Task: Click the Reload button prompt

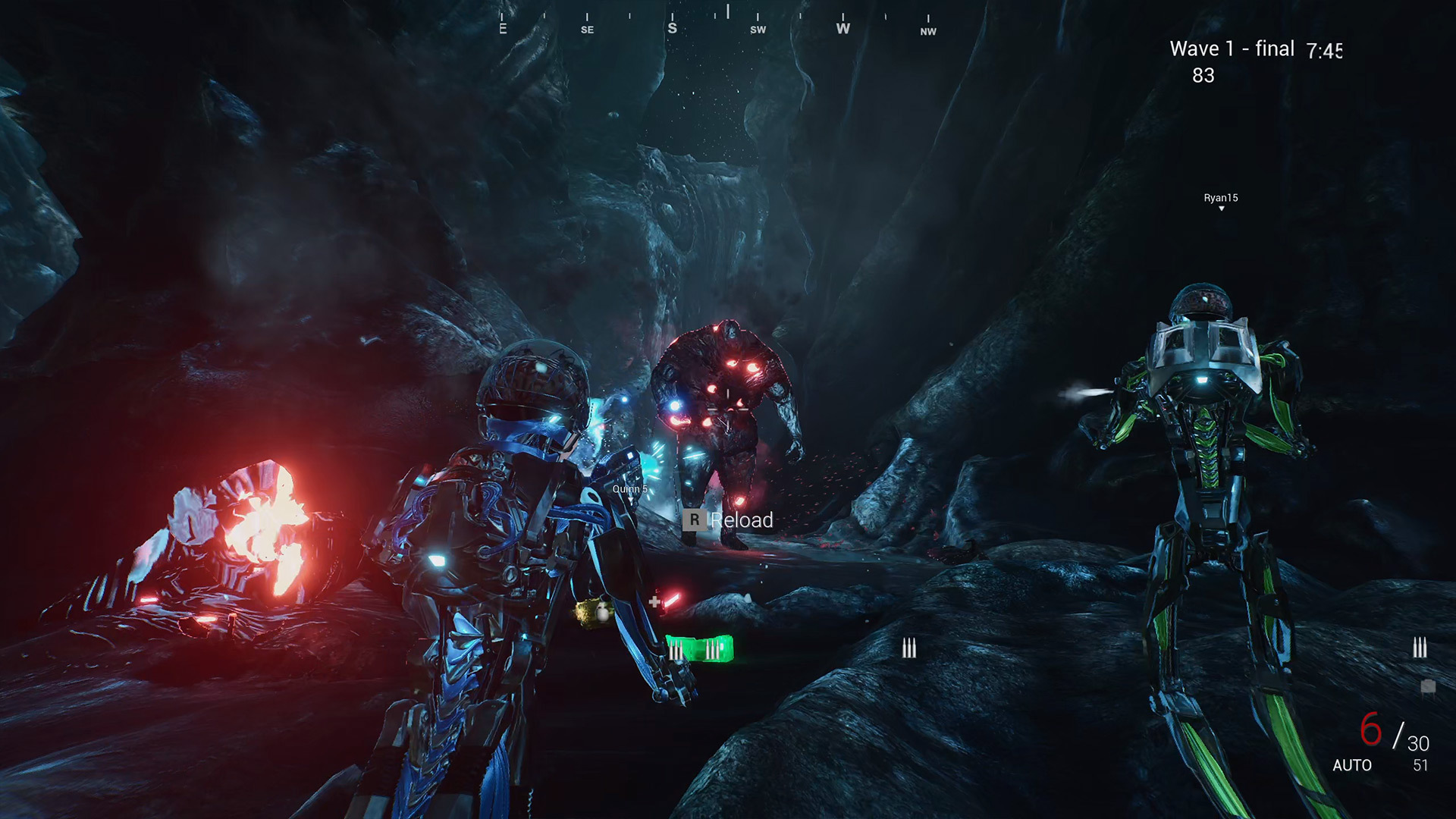Action: pyautogui.click(x=742, y=521)
